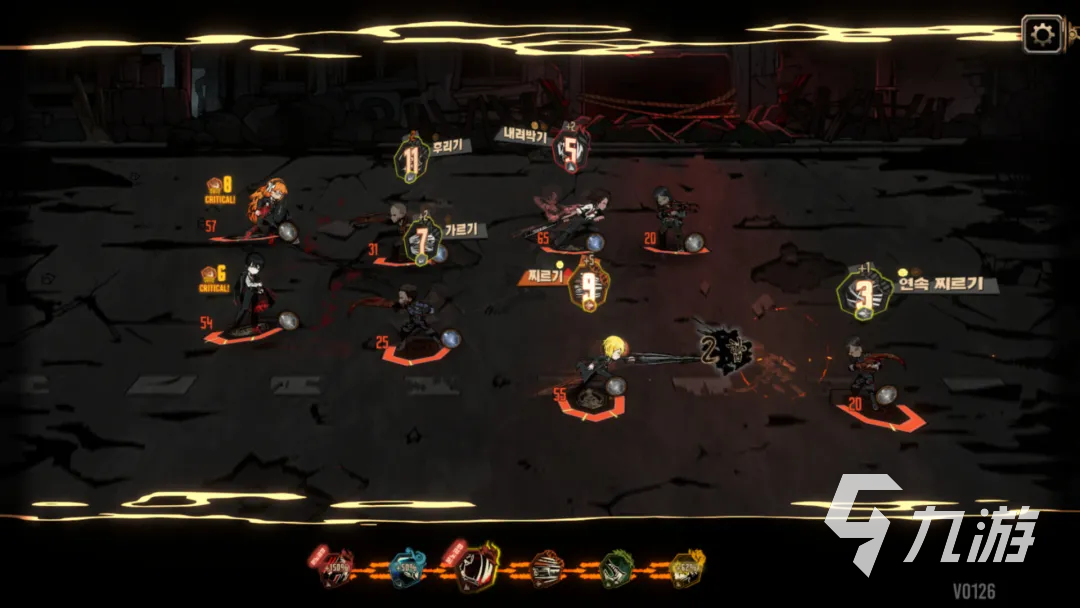Select the green sin icon on the chain bar

tap(617, 569)
